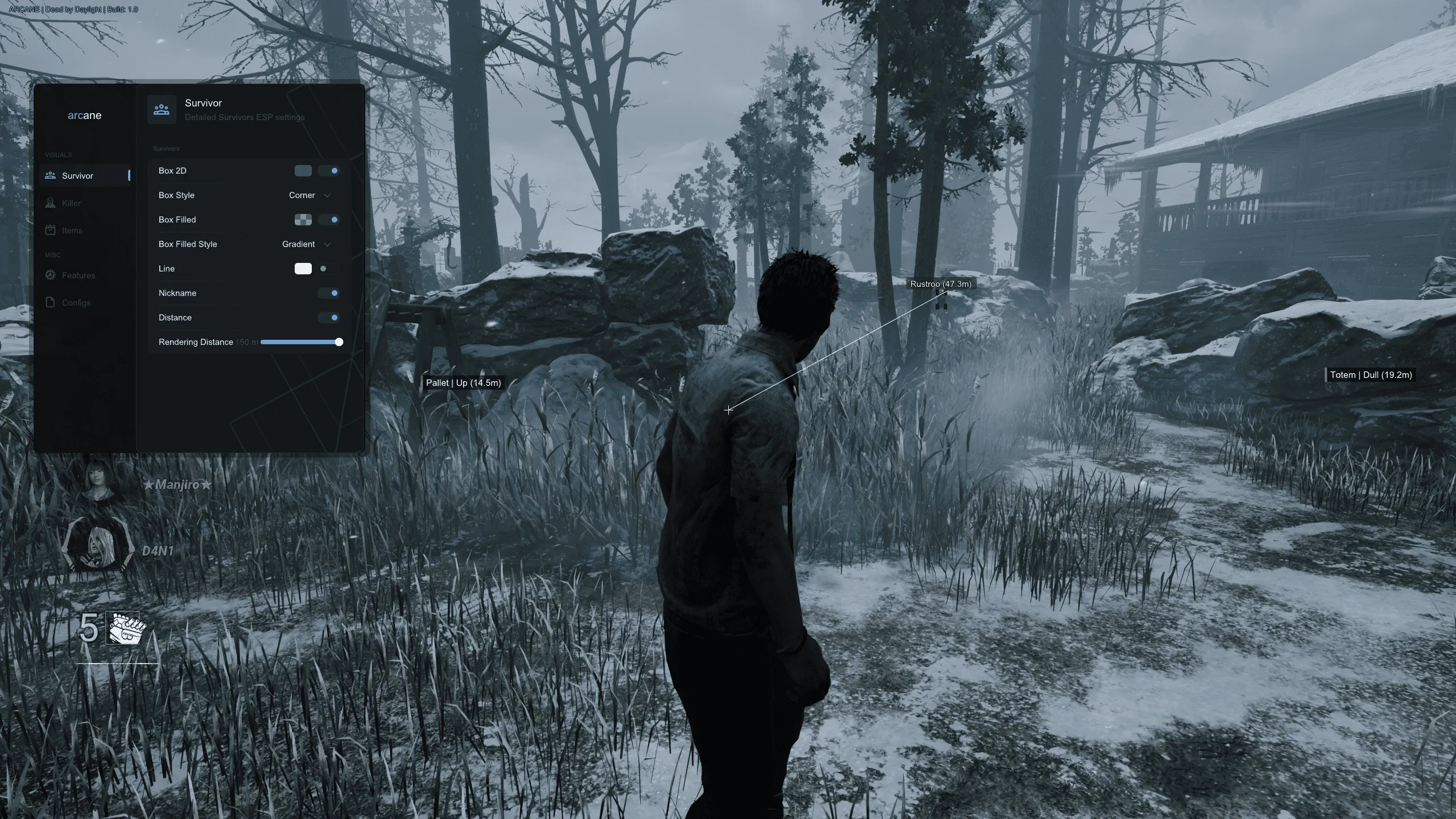1456x819 pixels.
Task: Click the arcane logo text
Action: point(84,115)
